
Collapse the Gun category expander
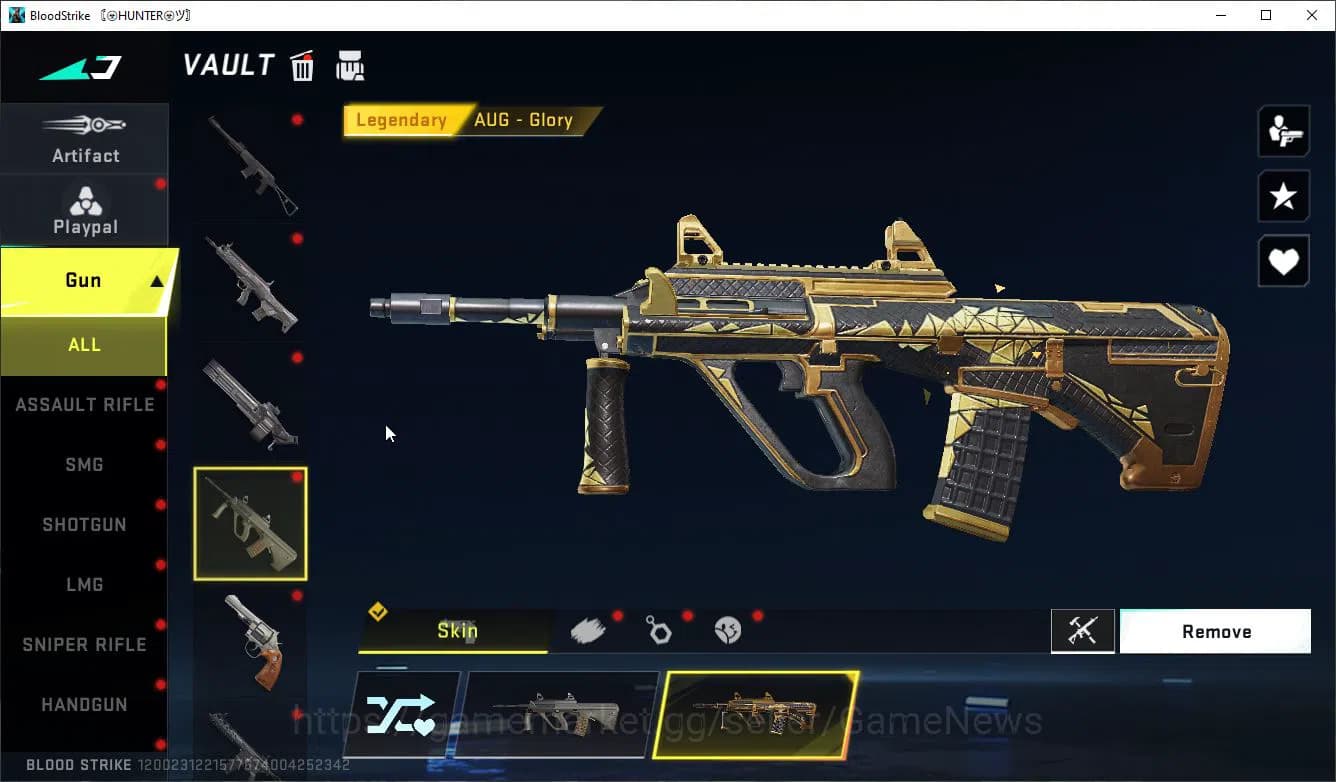[x=156, y=282]
